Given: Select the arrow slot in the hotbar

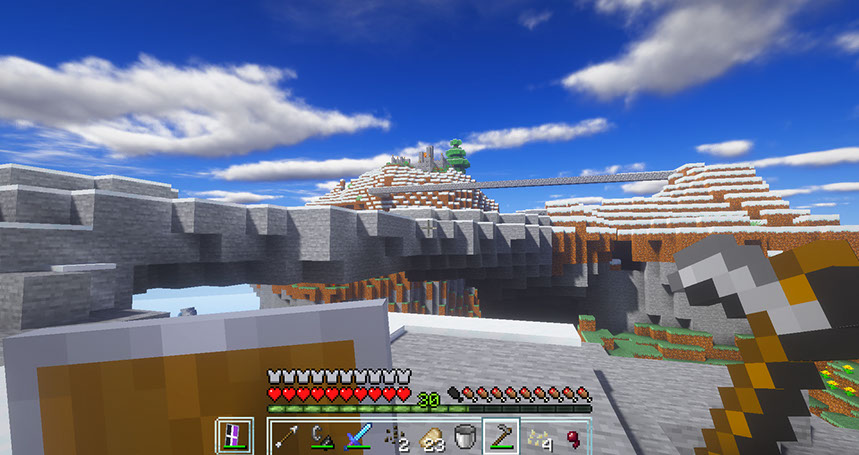Looking at the screenshot, I should 286,437.
